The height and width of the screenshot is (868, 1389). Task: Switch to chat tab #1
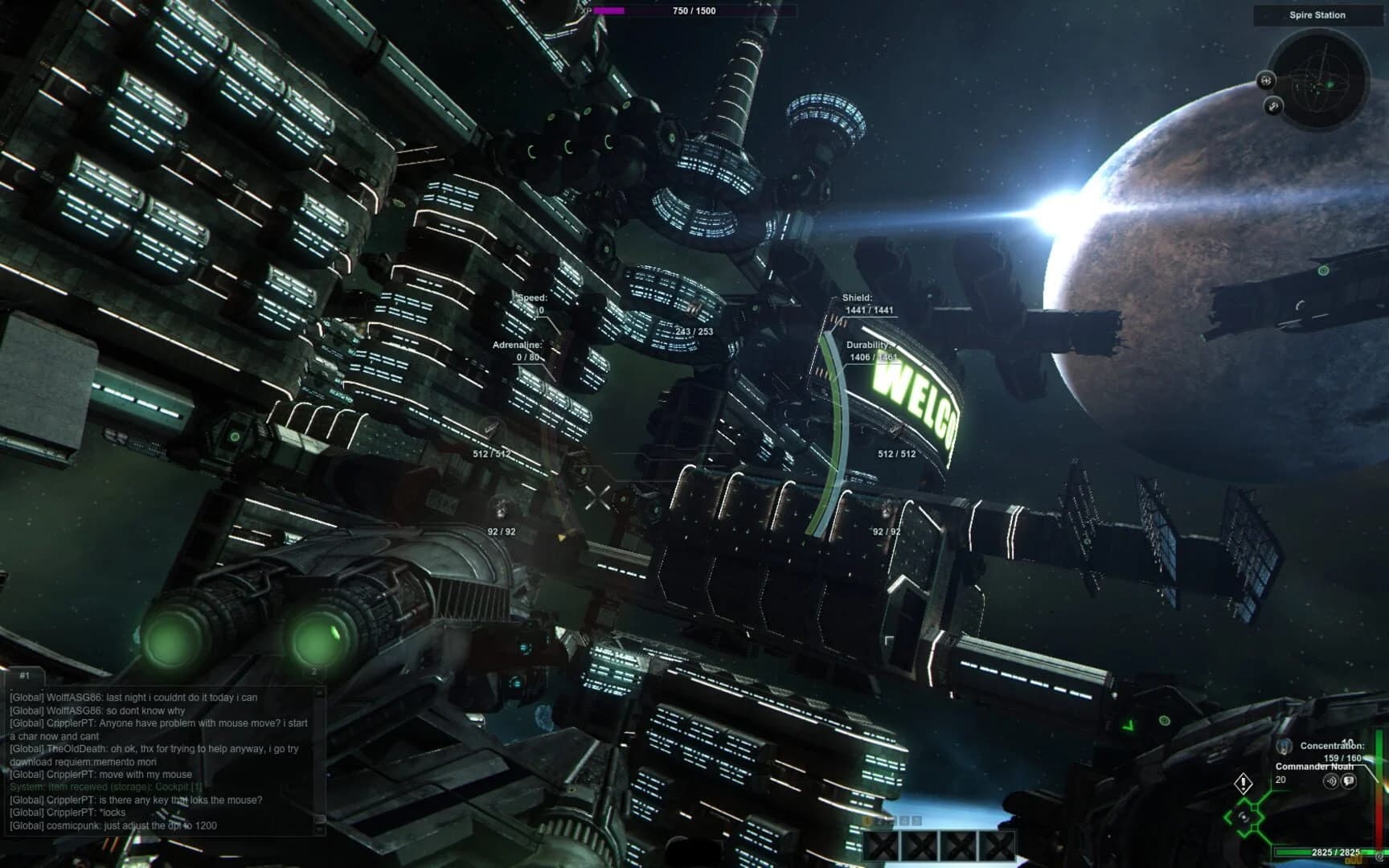(x=24, y=675)
